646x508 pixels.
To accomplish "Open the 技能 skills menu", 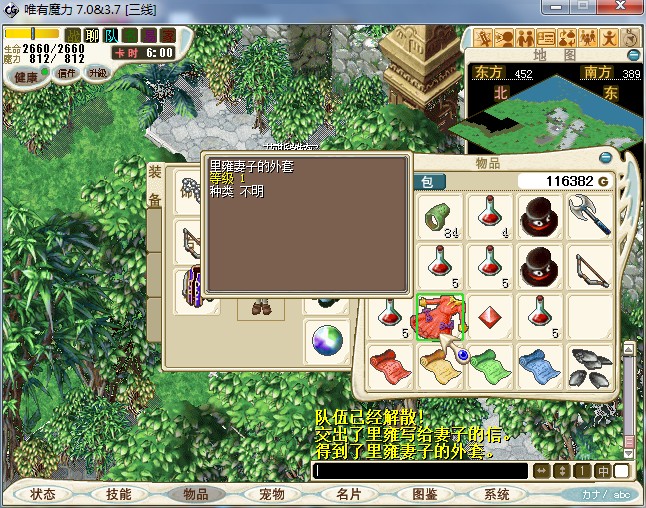I will click(119, 494).
